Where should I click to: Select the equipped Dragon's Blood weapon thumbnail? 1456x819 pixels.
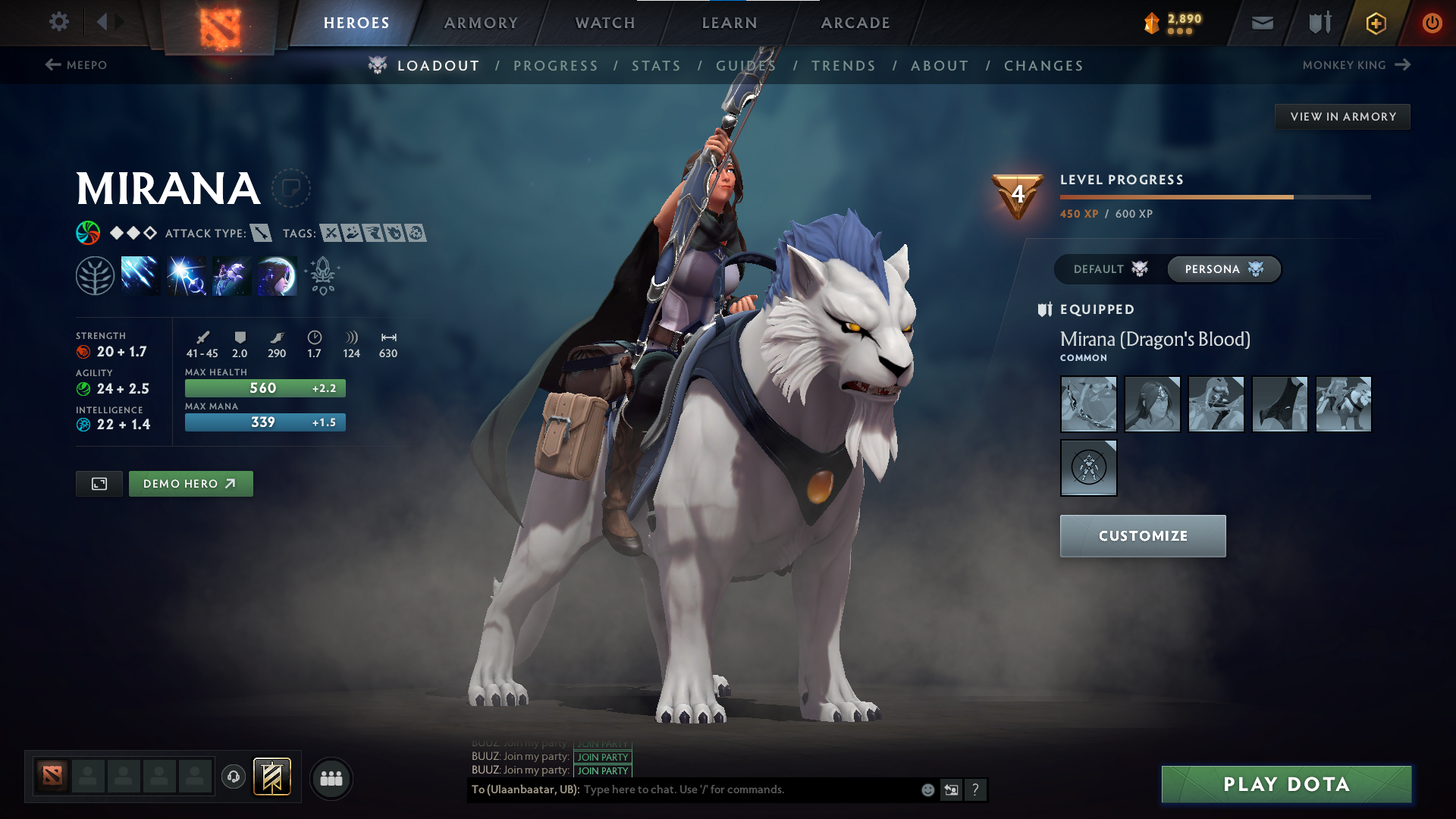tap(1088, 404)
